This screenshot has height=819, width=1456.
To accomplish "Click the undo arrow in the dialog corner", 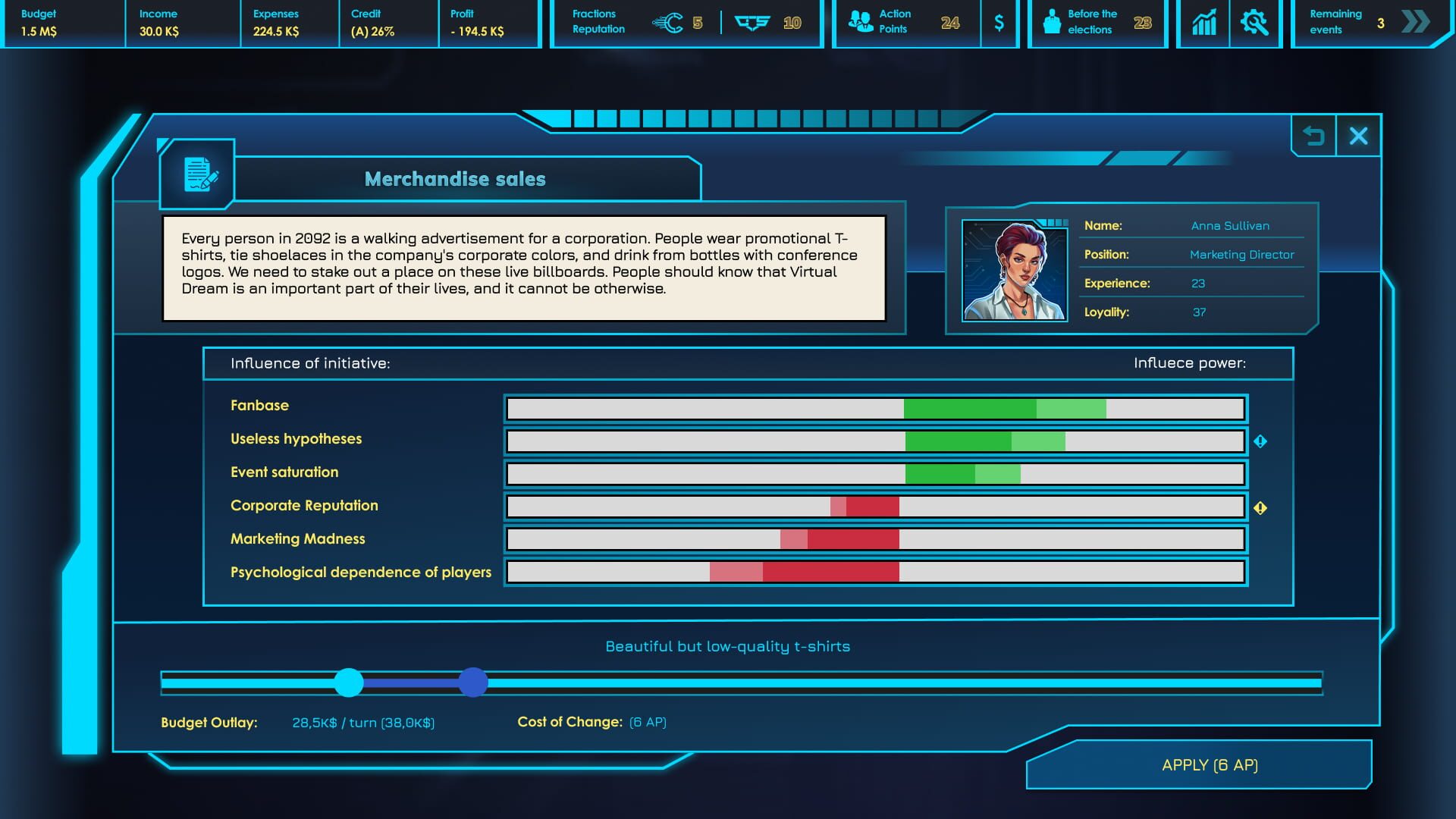I will coord(1314,135).
